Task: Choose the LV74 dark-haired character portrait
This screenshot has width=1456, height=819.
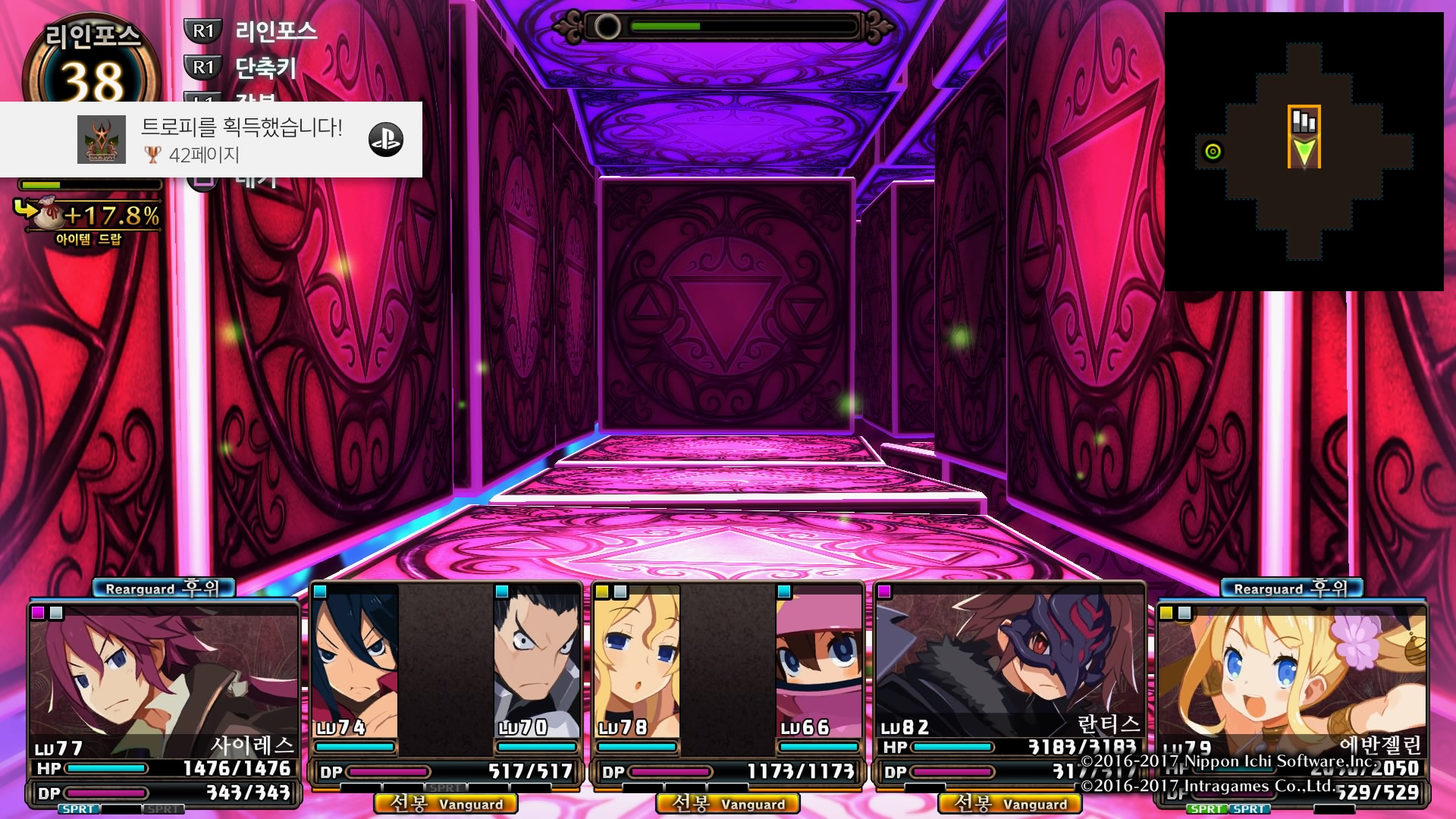Action: 355,660
